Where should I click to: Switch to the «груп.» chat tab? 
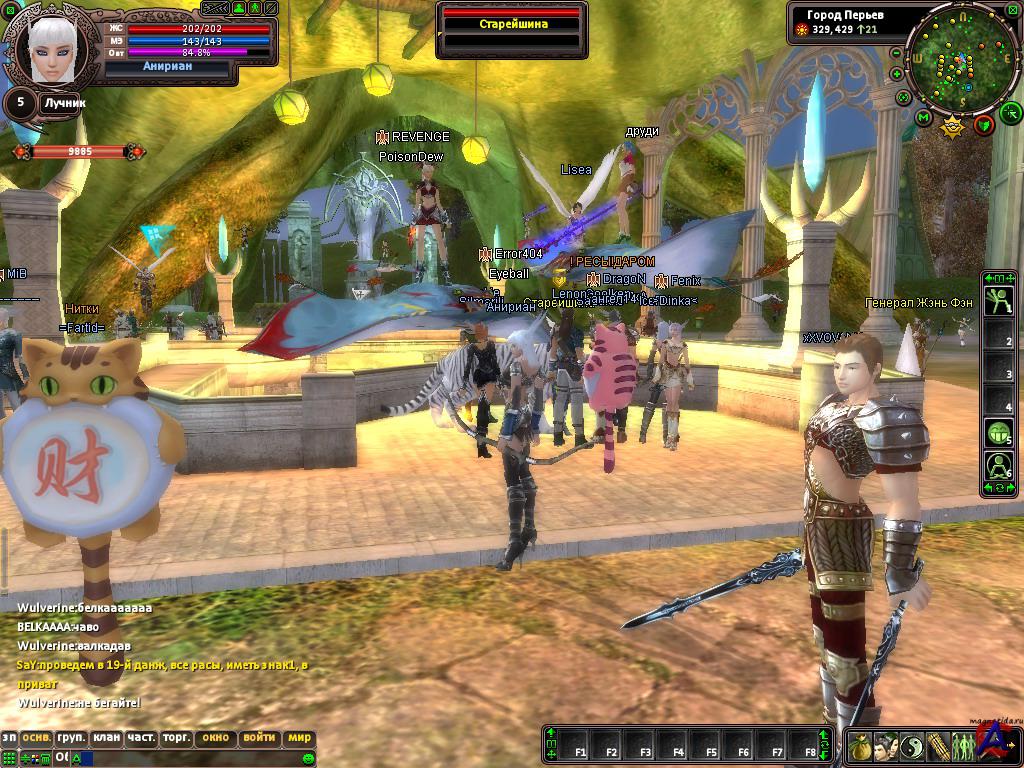click(71, 738)
